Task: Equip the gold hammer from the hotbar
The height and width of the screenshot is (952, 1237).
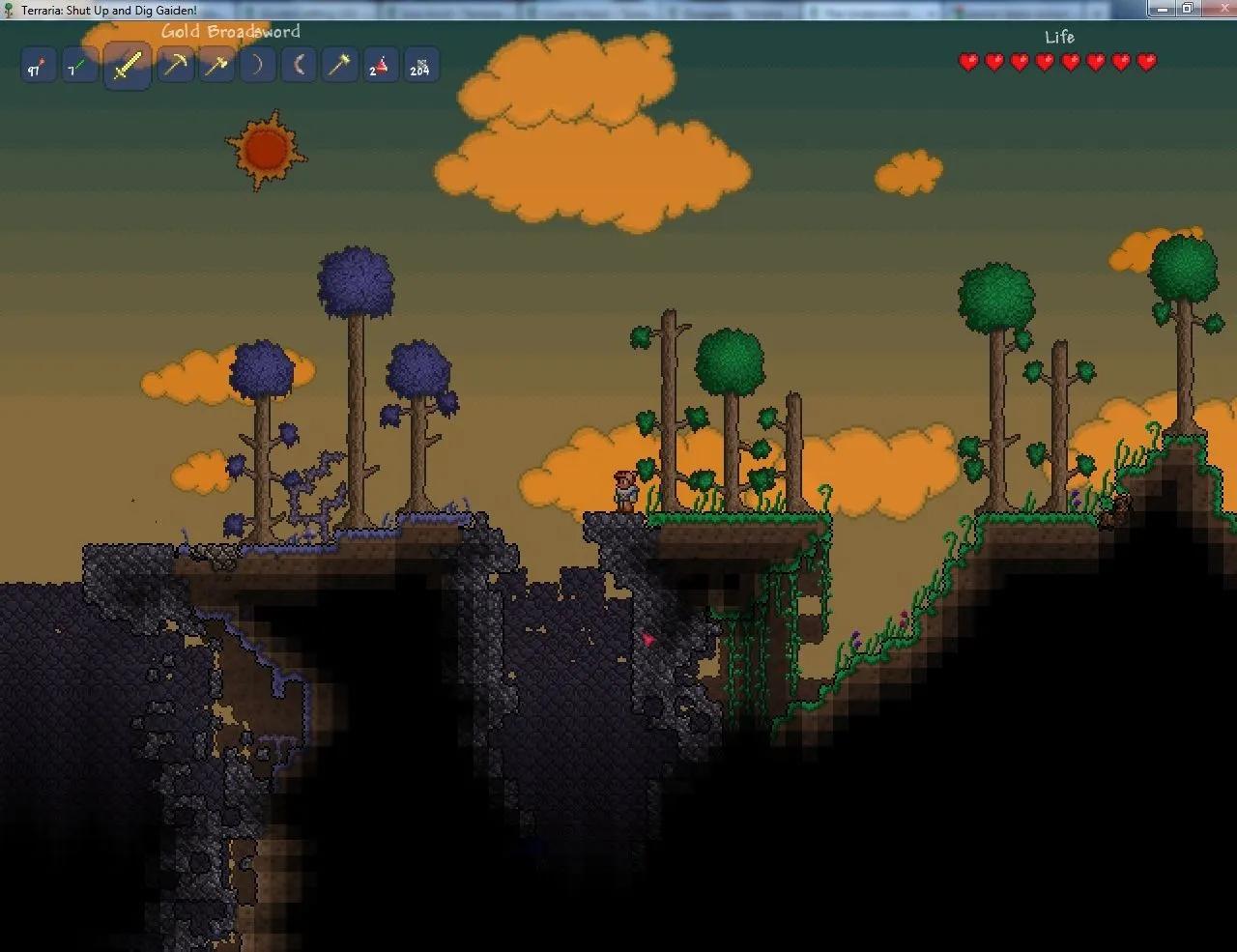Action: click(339, 66)
